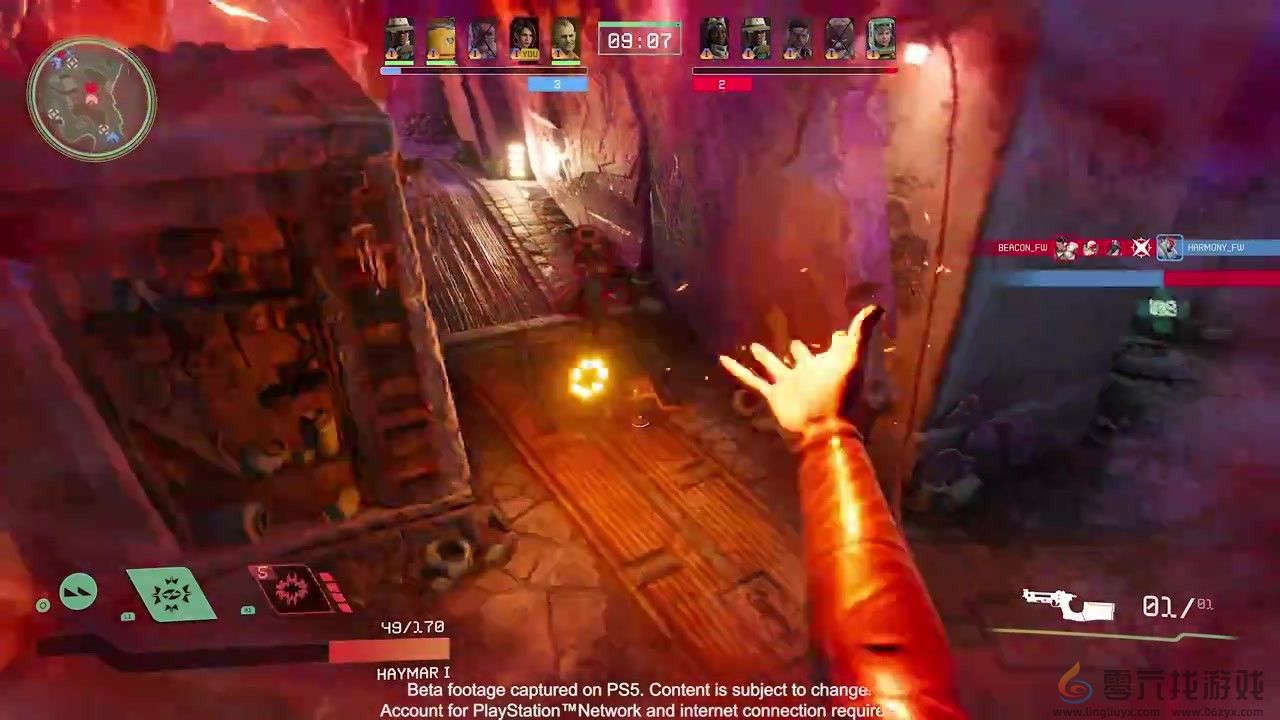This screenshot has width=1280, height=720.
Task: Activate the double-arrow dodge ability
Action: tap(78, 592)
